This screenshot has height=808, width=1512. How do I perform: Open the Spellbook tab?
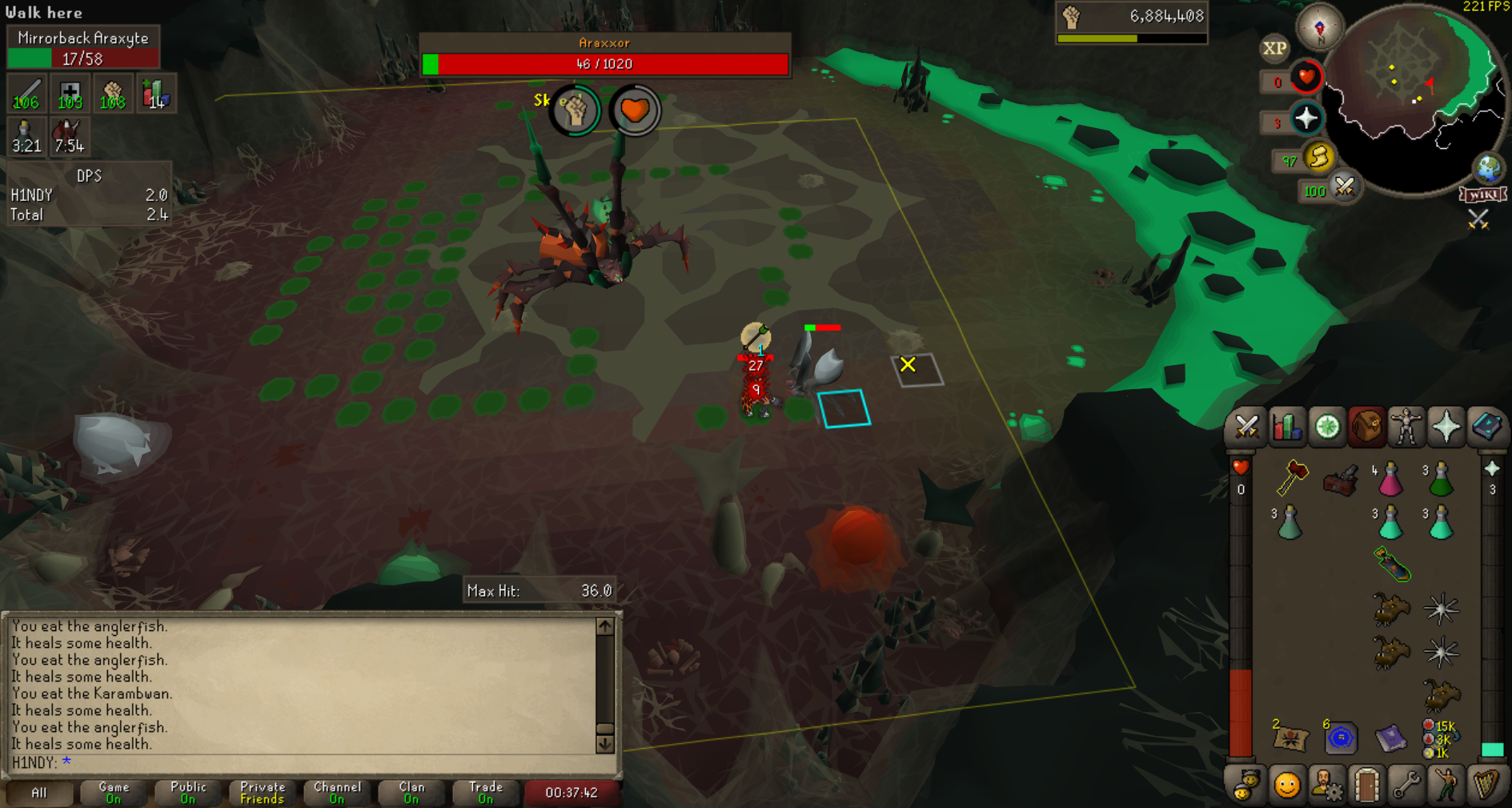point(1486,427)
